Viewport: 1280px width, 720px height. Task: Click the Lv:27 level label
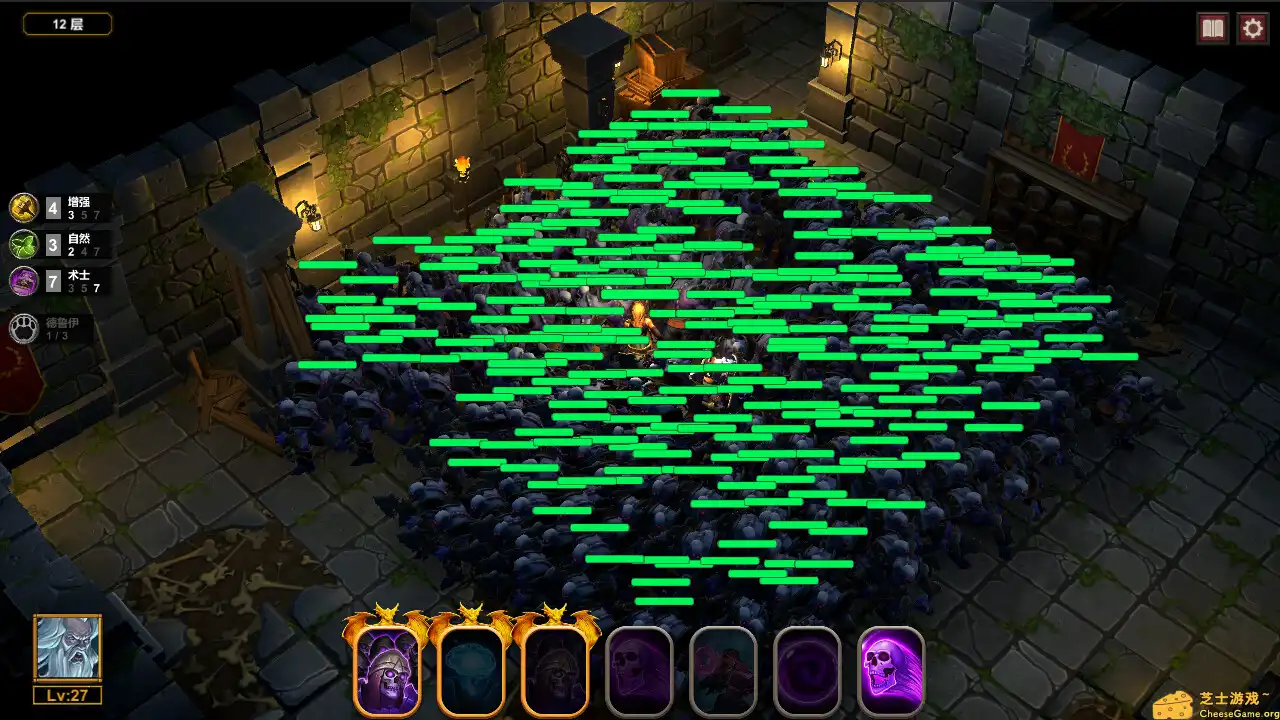67,697
